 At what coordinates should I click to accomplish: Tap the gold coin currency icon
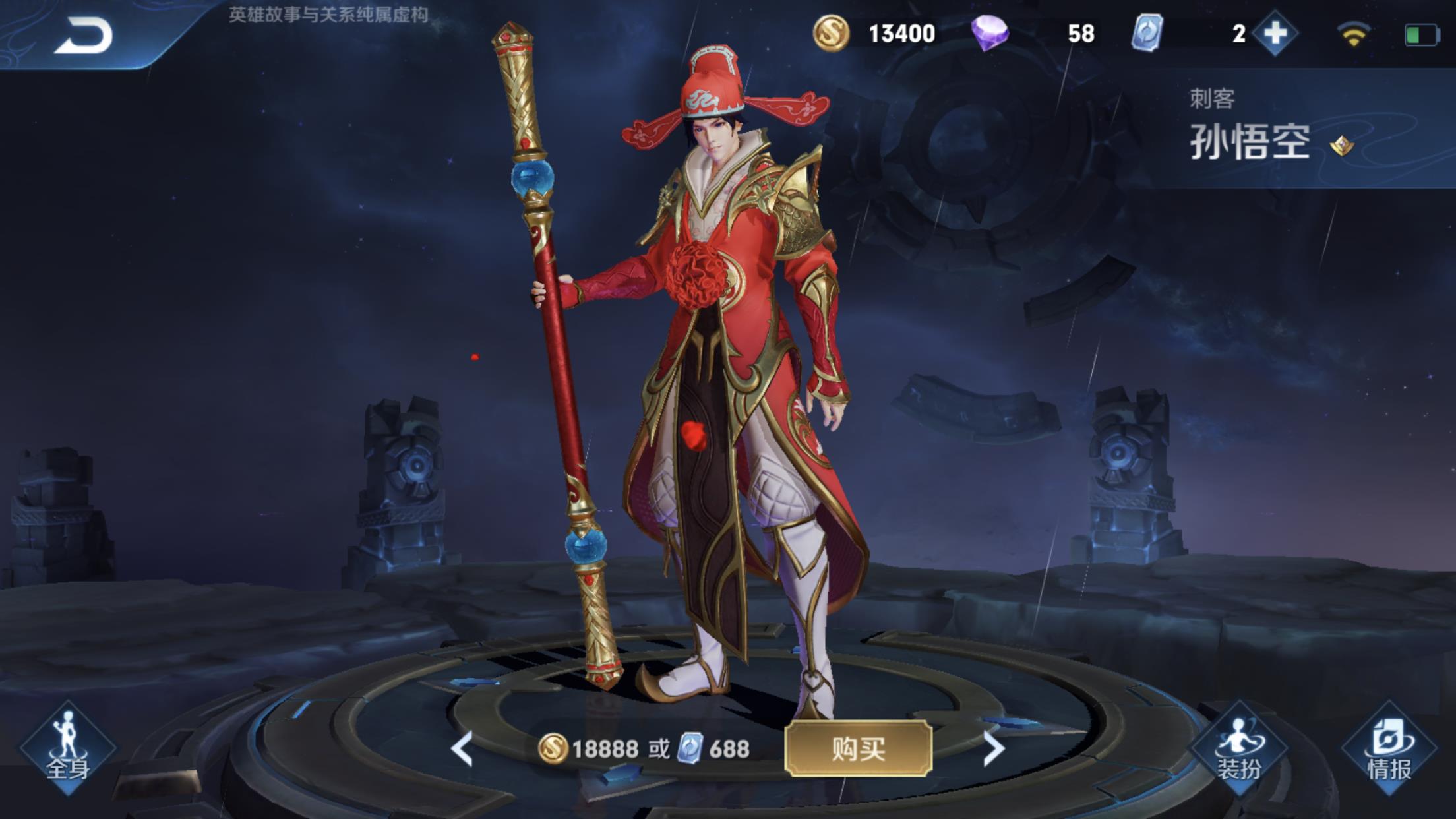point(830,33)
